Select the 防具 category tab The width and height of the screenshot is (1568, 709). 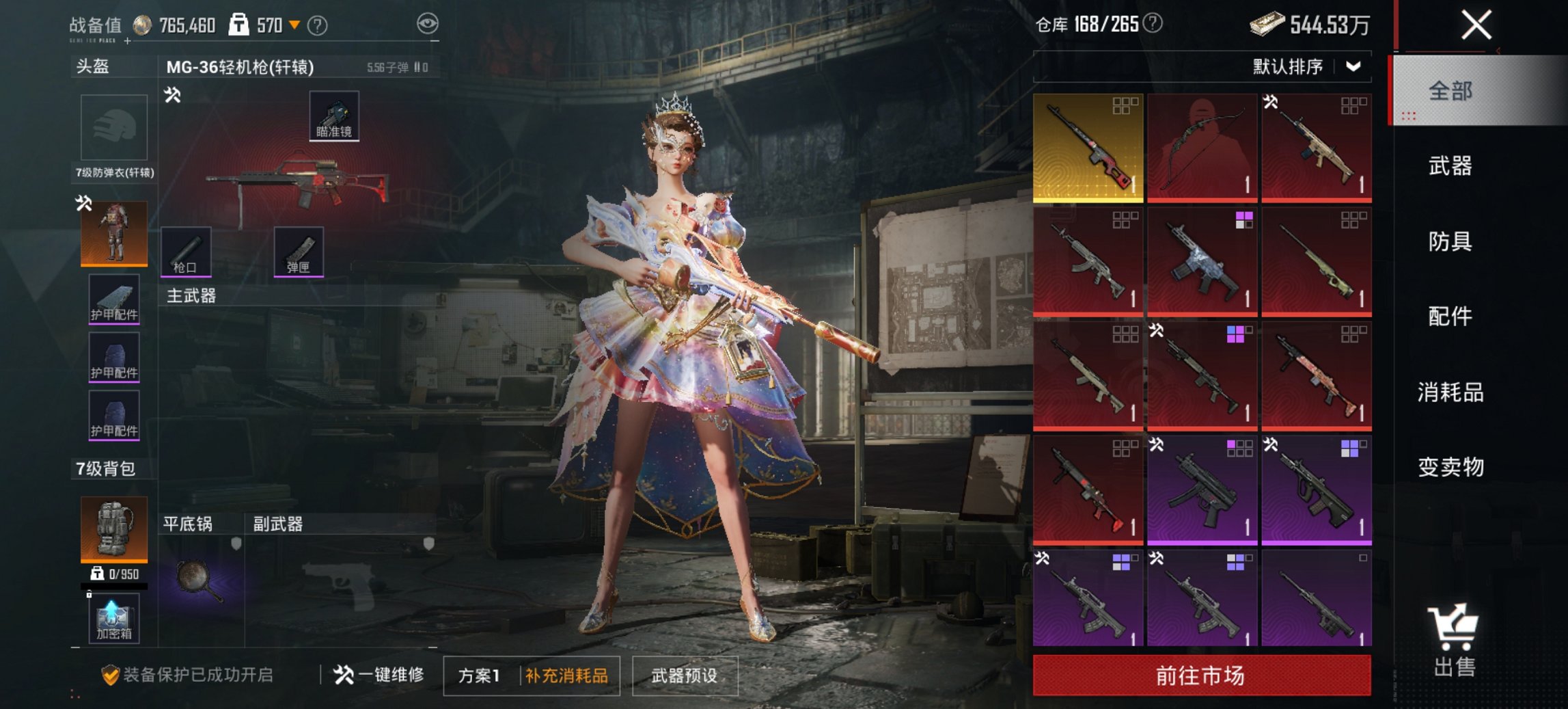(x=1450, y=241)
